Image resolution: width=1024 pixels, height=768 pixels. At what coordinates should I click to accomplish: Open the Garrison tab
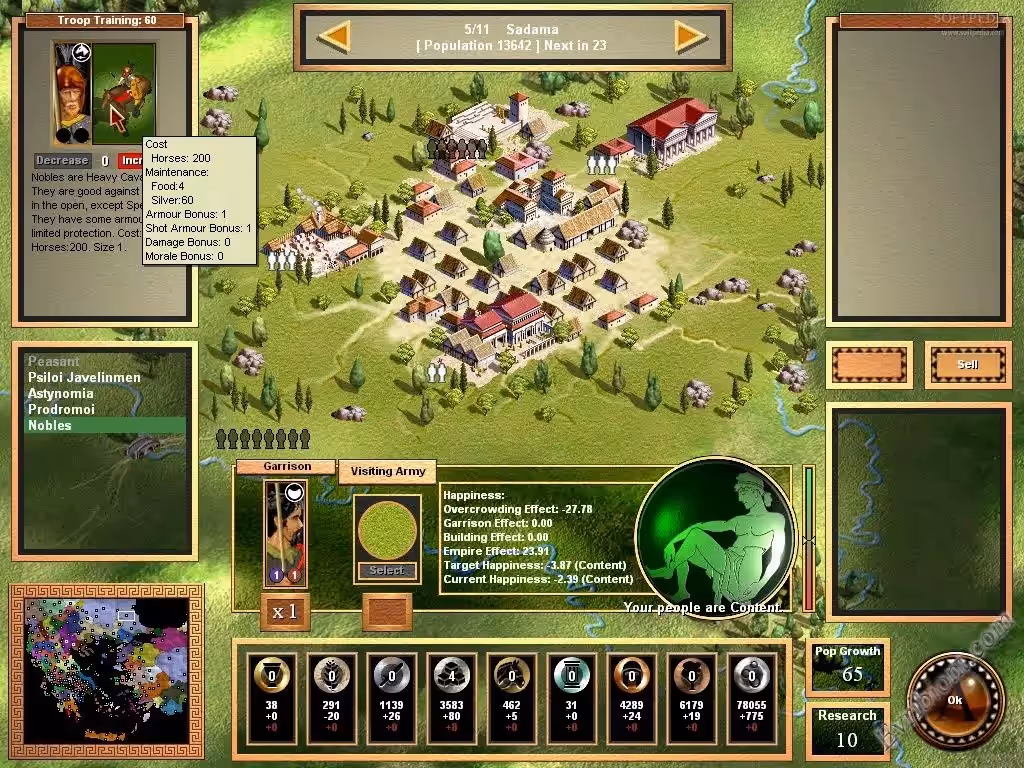(286, 467)
